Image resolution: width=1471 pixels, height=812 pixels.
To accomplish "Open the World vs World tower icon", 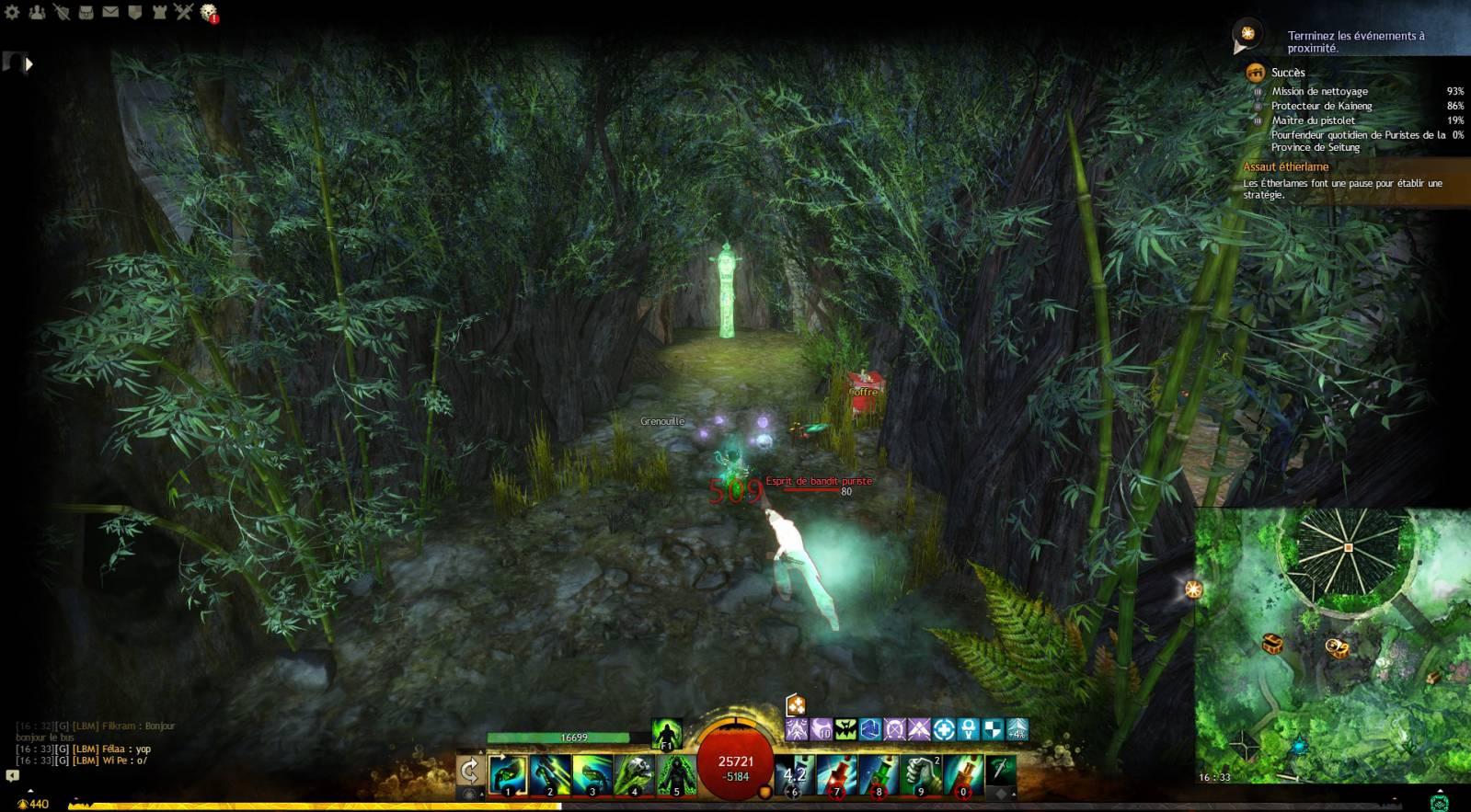I will 158,13.
